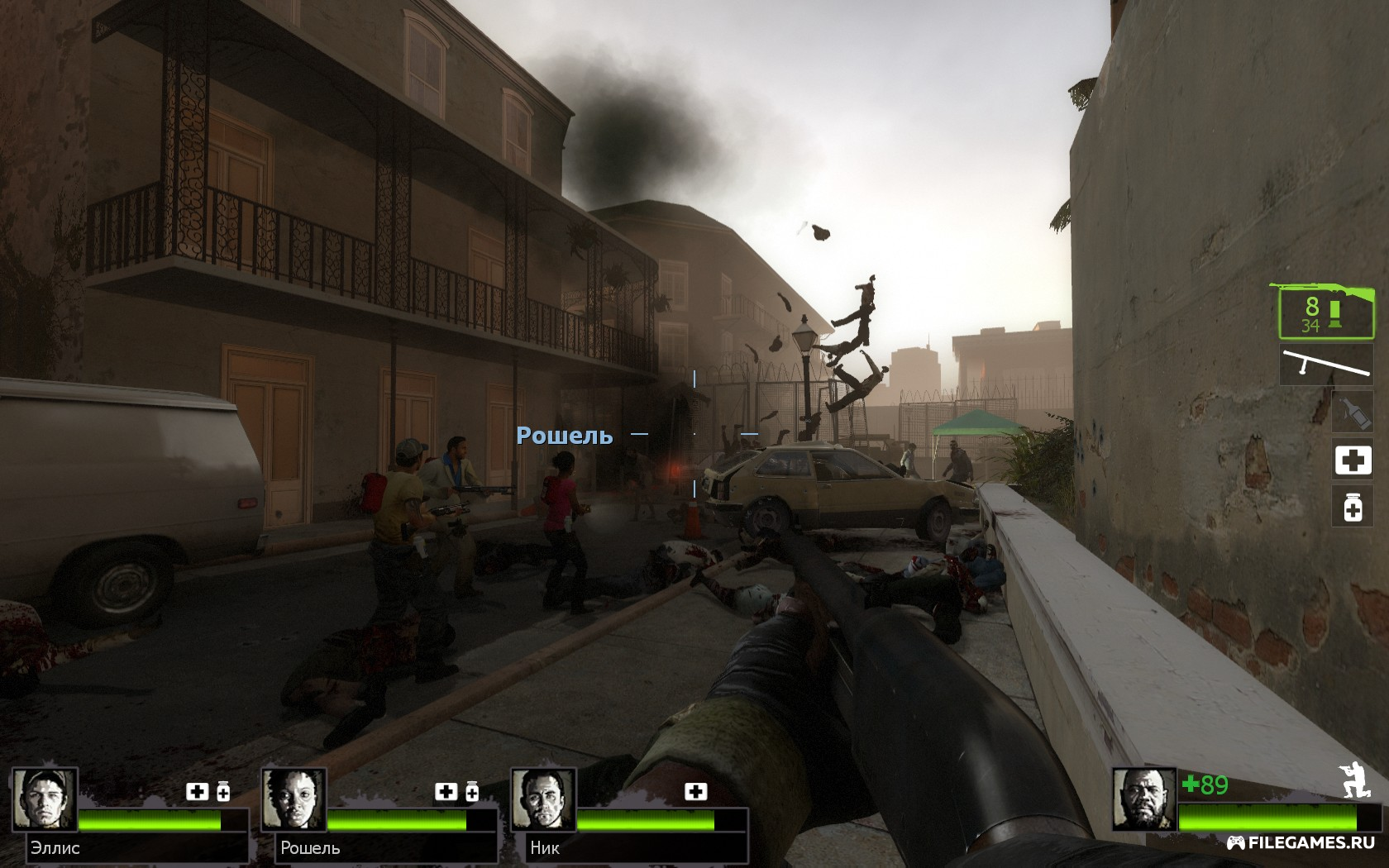This screenshot has height=868, width=1389.
Task: Click the crouching stance indicator icon
Action: click(1353, 780)
